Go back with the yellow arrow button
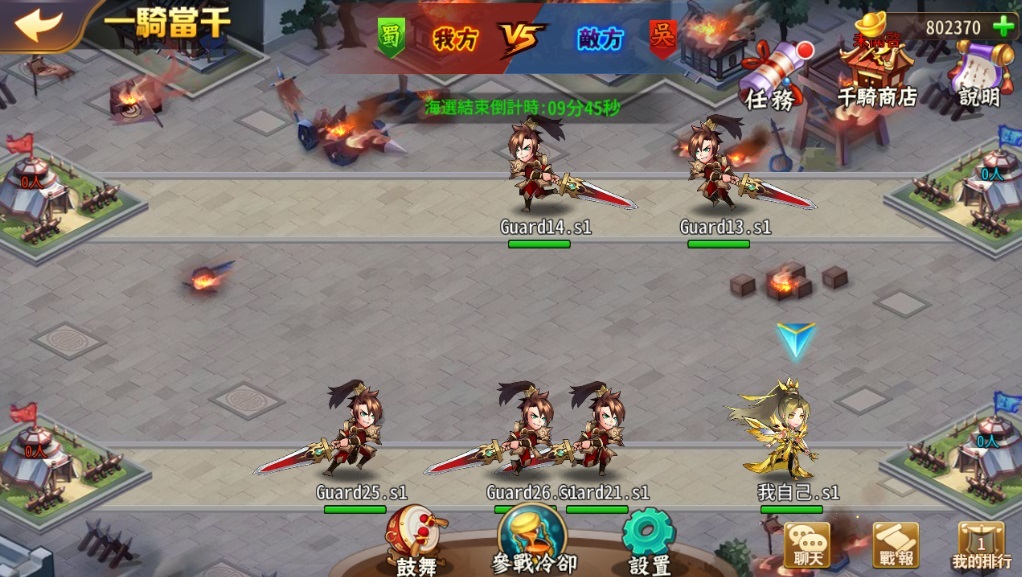This screenshot has height=577, width=1022. (38, 24)
